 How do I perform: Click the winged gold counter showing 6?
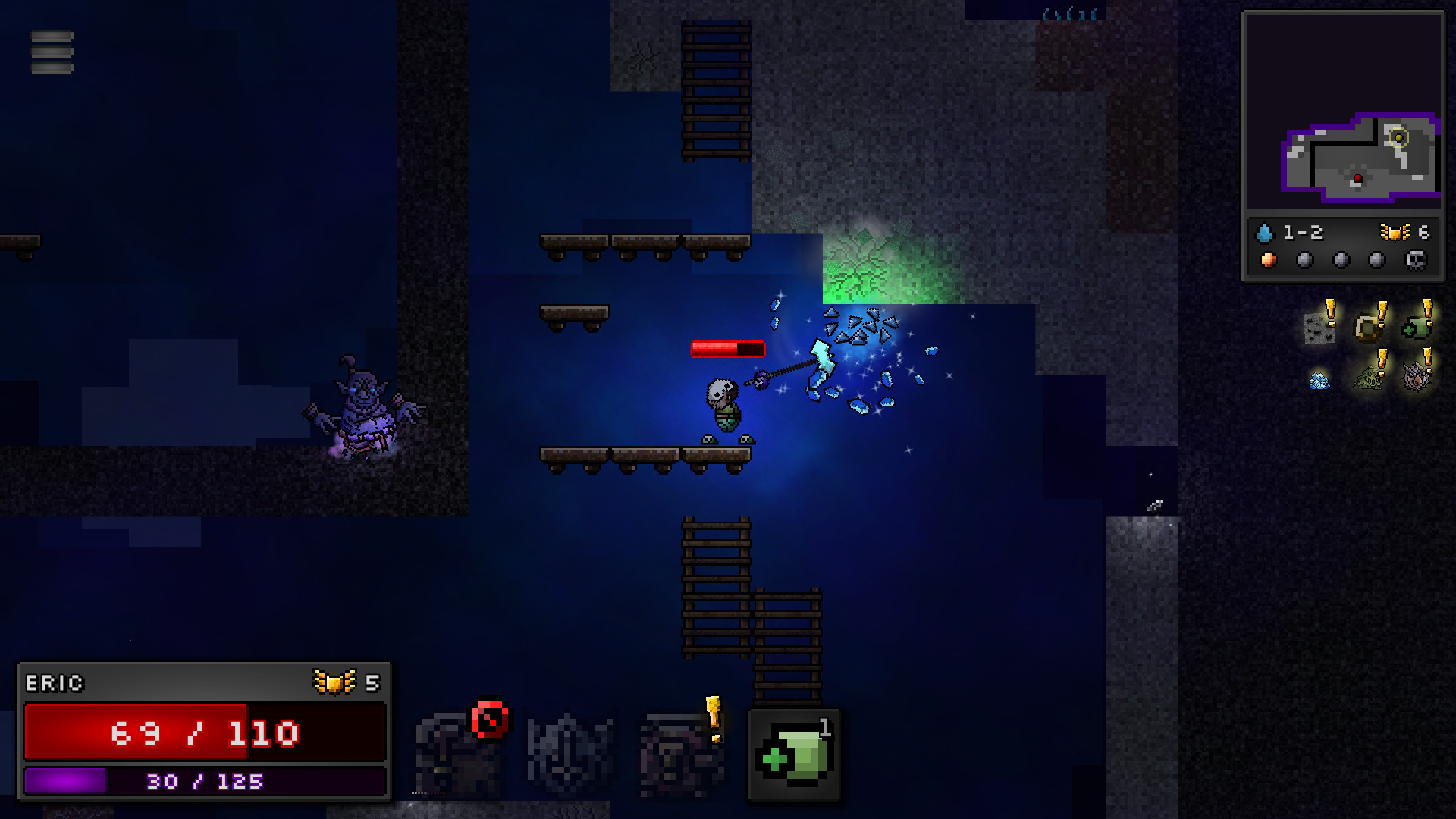coord(1407,233)
